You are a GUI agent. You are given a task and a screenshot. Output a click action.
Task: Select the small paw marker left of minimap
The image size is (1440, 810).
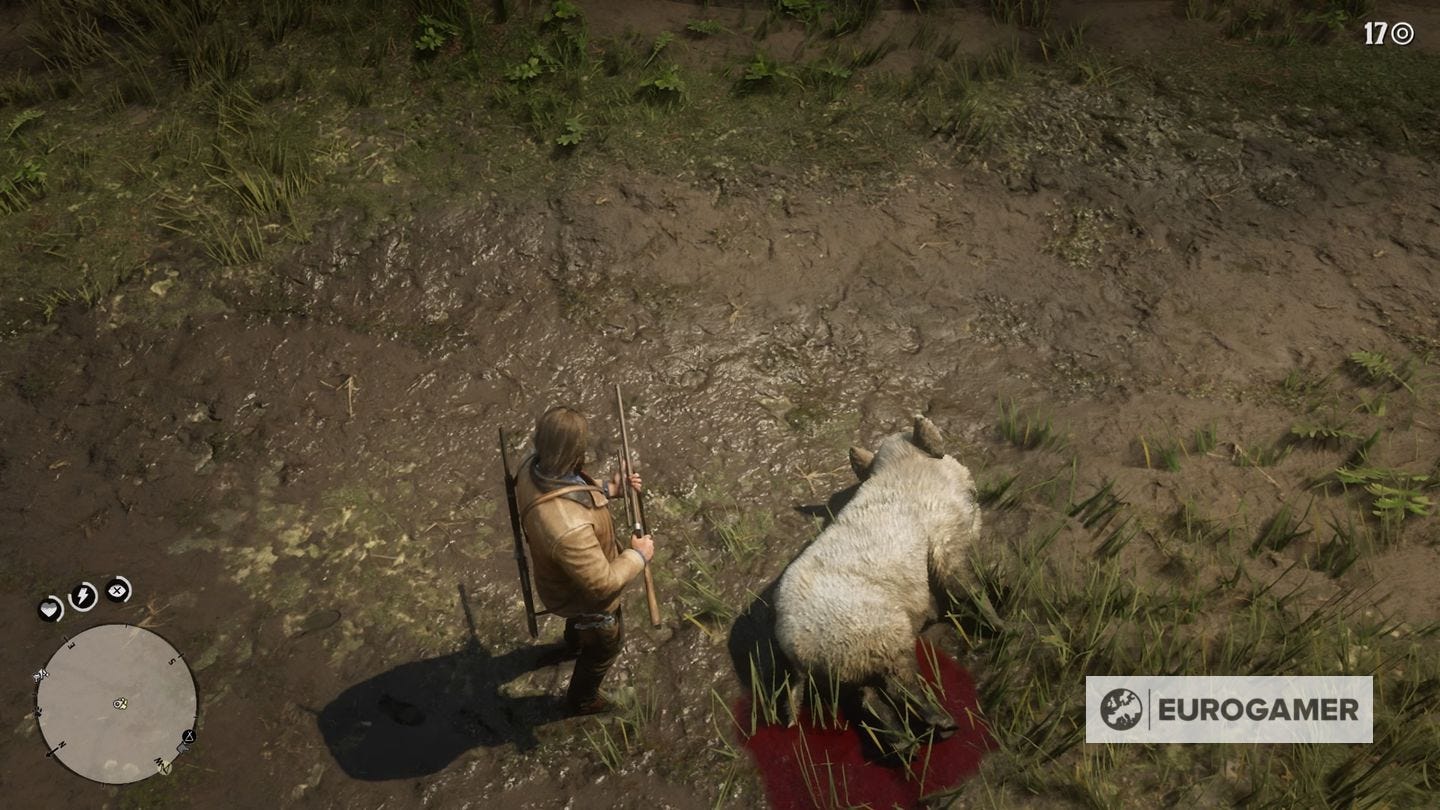[36, 711]
